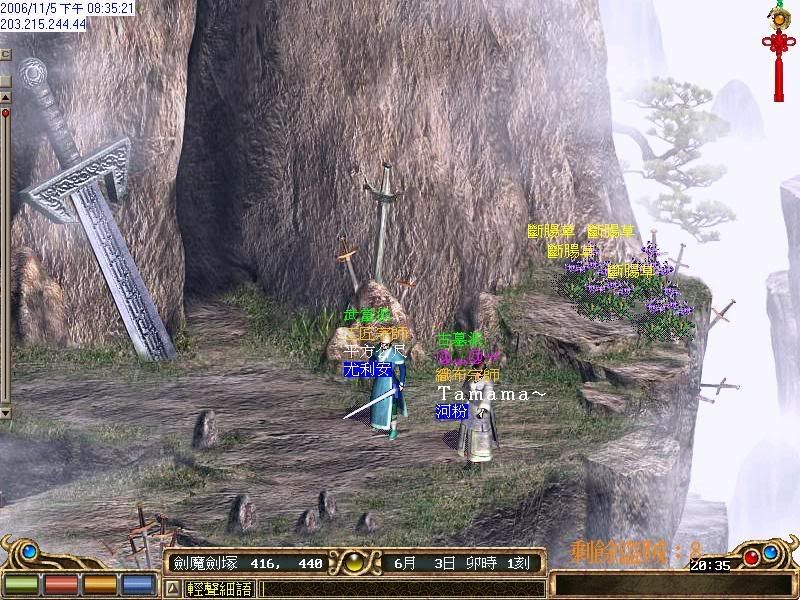Click the red gem in the bottom-right ornament

tap(749, 557)
